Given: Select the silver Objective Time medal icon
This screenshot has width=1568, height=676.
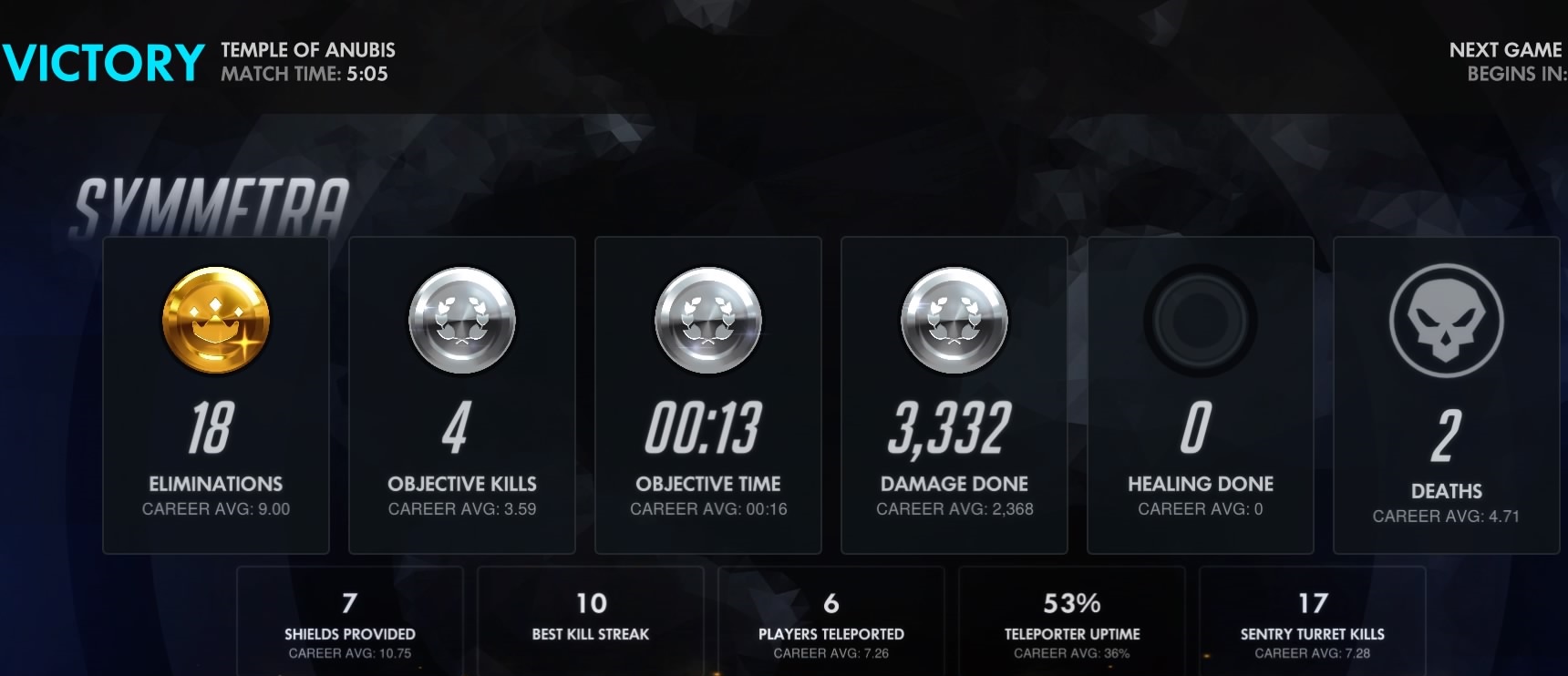Looking at the screenshot, I should [x=708, y=321].
